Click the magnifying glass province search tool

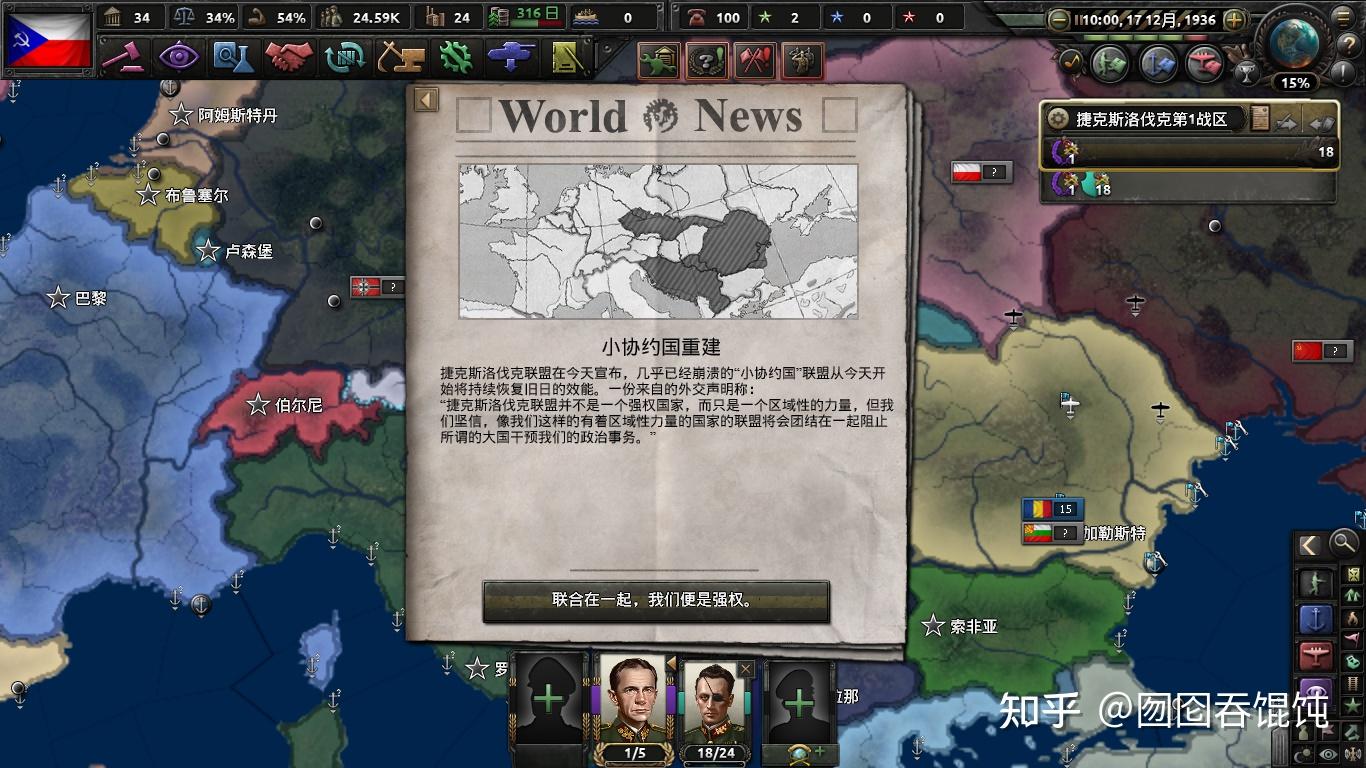pyautogui.click(x=1343, y=544)
